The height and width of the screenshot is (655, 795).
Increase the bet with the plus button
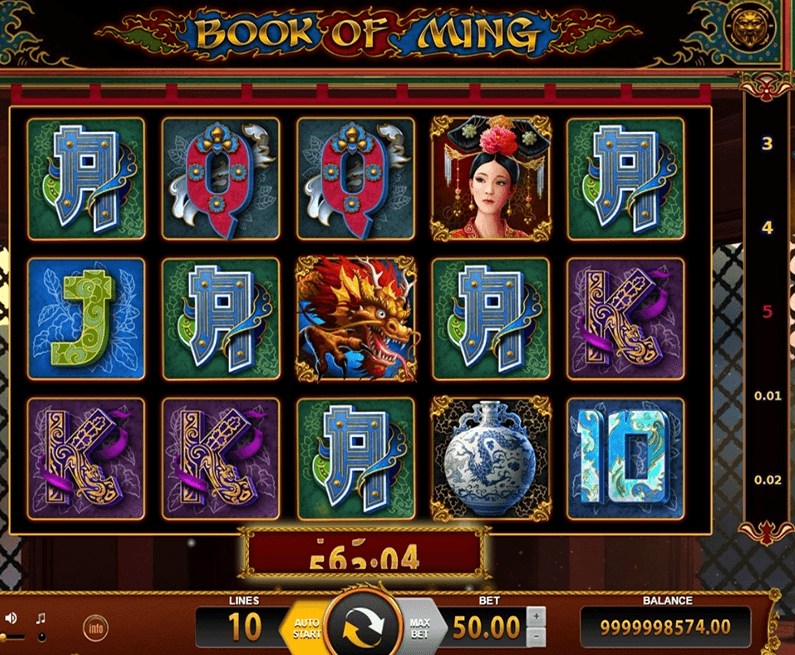coord(536,616)
